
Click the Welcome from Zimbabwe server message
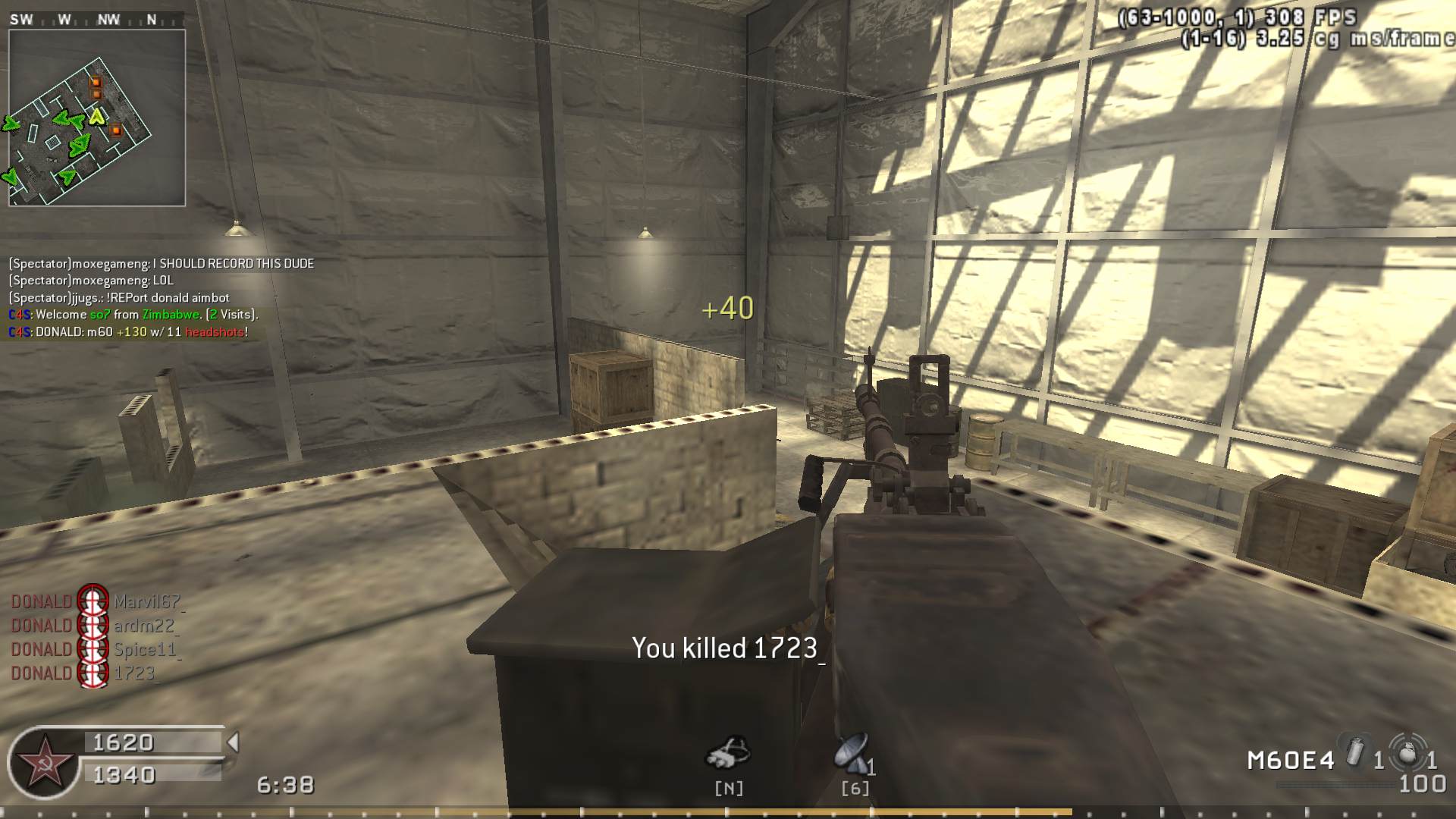(x=133, y=314)
